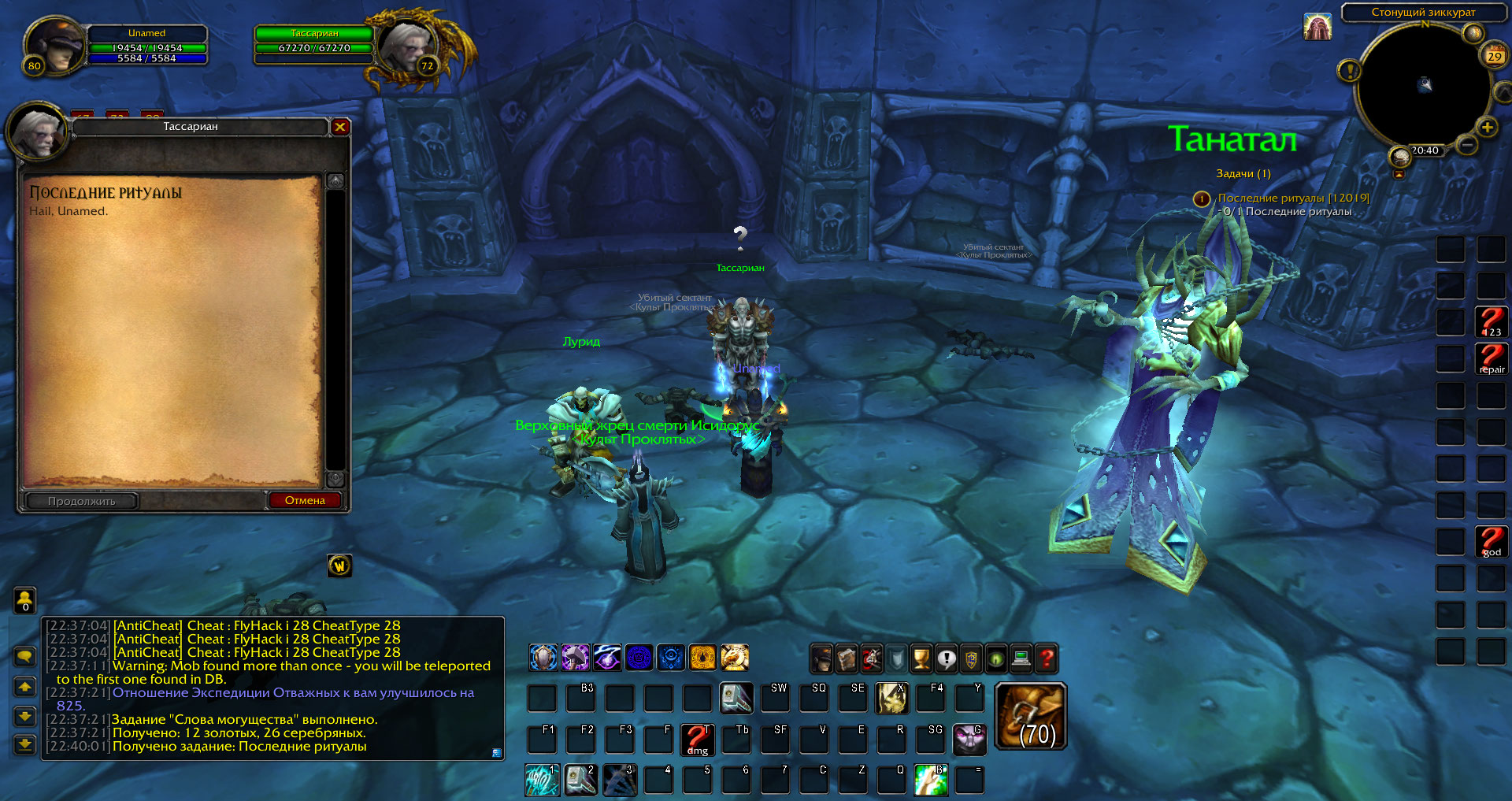The image size is (1512, 801).
Task: Click the Продолжить button
Action: 82,501
